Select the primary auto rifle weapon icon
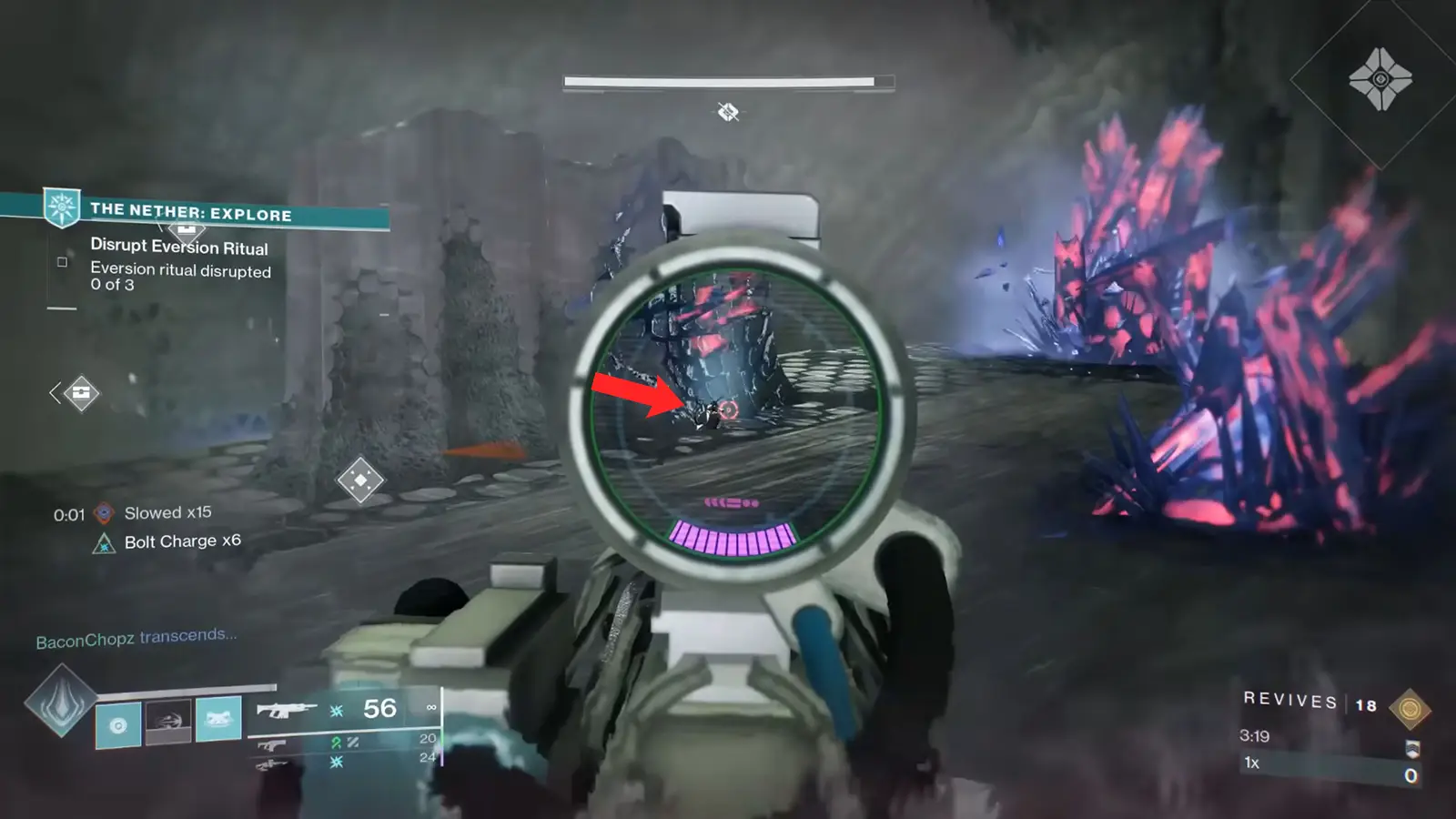 tap(287, 710)
